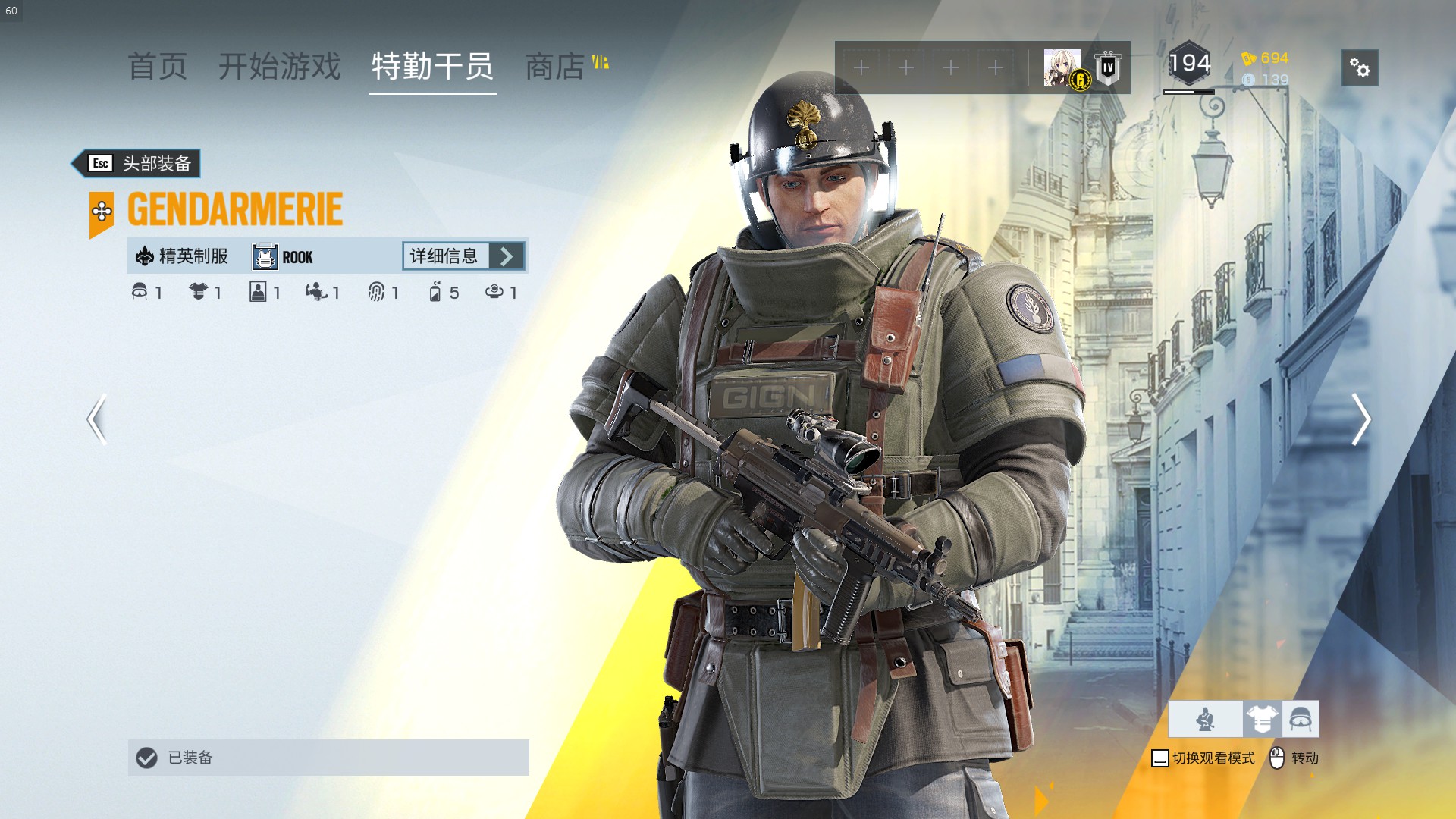Switch to the crouching operator view
Screen dimensions: 1456x819
(x=1205, y=719)
